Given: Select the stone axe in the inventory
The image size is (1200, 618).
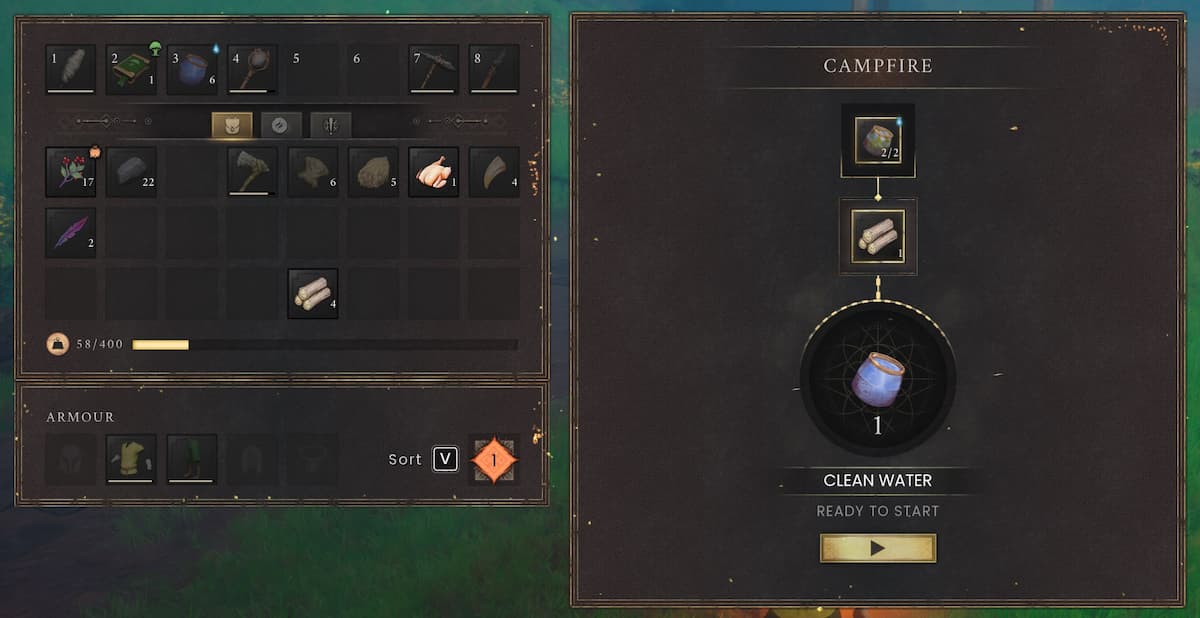Looking at the screenshot, I should point(252,172).
